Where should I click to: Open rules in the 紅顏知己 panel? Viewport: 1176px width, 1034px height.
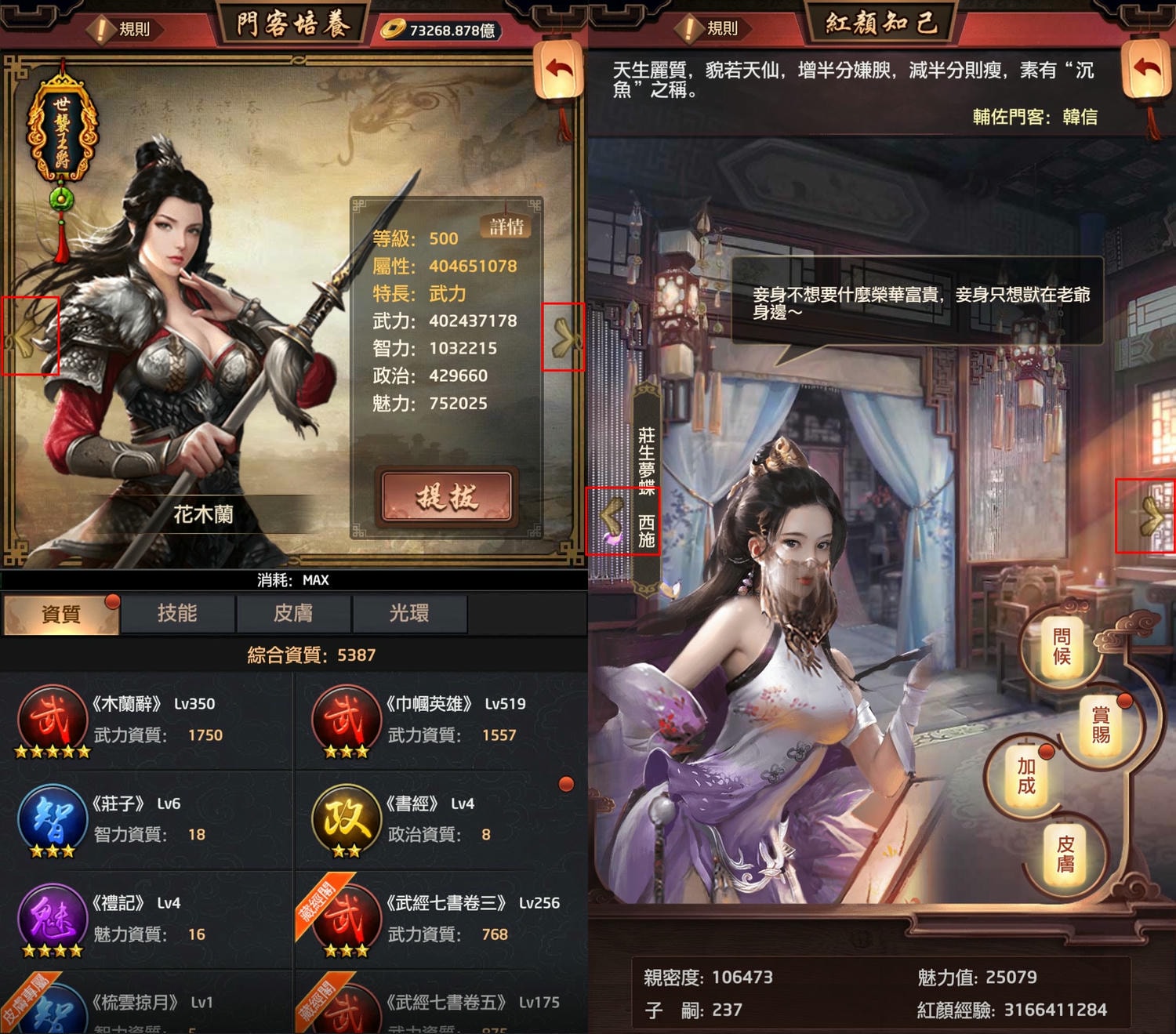coord(712,30)
